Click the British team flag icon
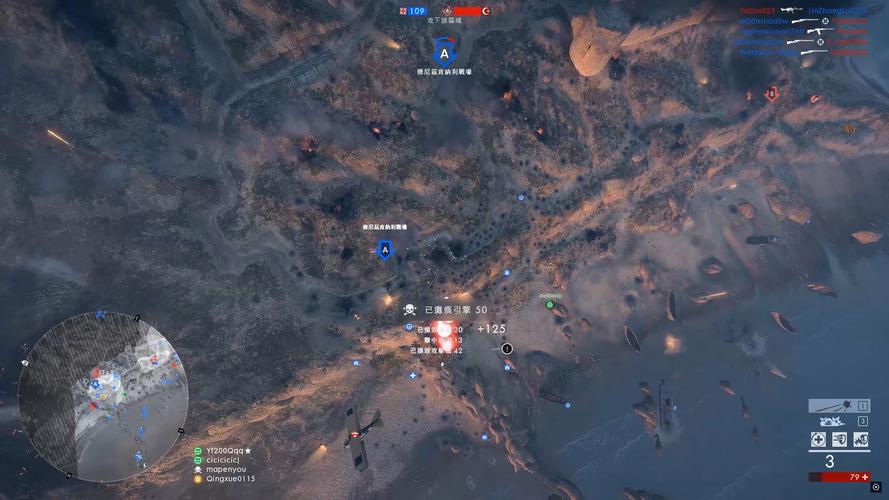The image size is (889, 500). (x=402, y=11)
